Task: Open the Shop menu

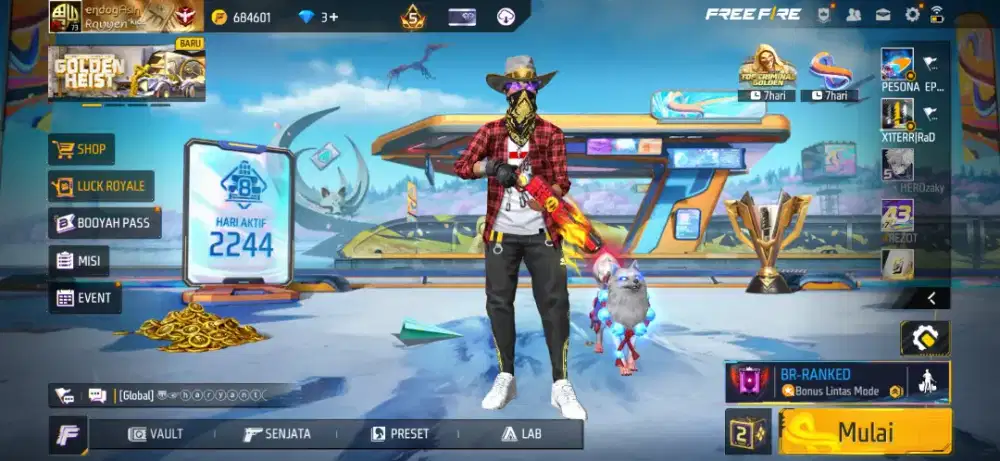Action: click(x=81, y=150)
